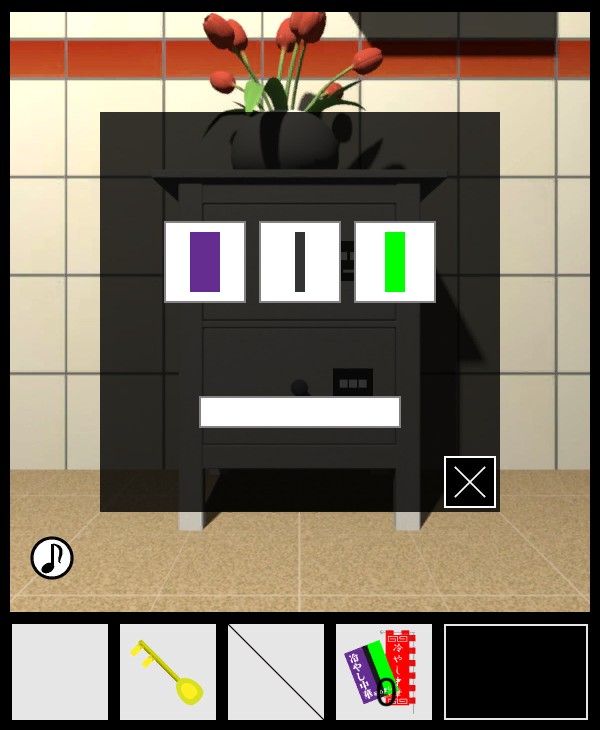This screenshot has height=730, width=600.
Task: Toggle the music note sound button
Action: coord(52,558)
